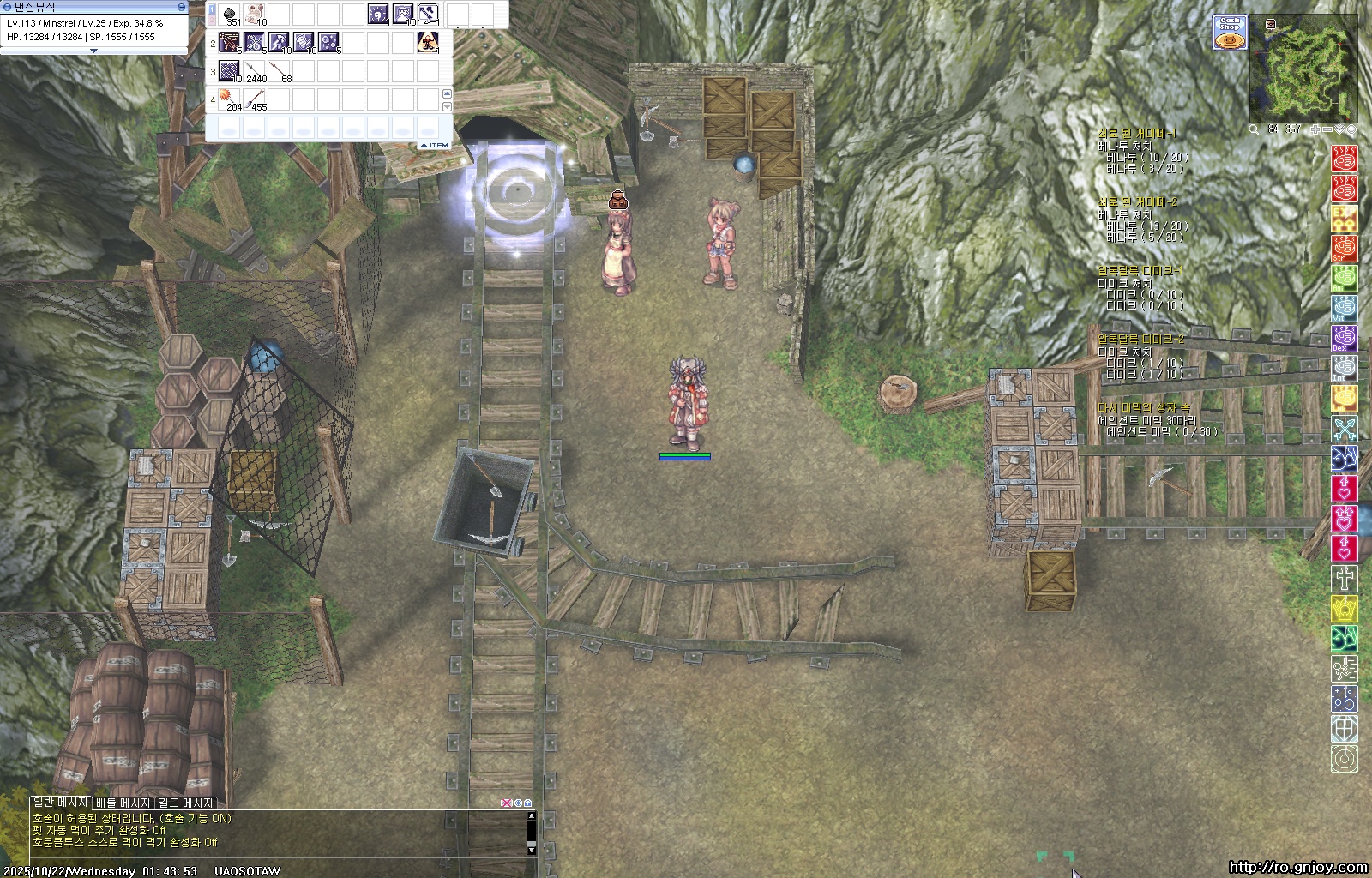Use the scroll item with count 10

click(x=255, y=14)
